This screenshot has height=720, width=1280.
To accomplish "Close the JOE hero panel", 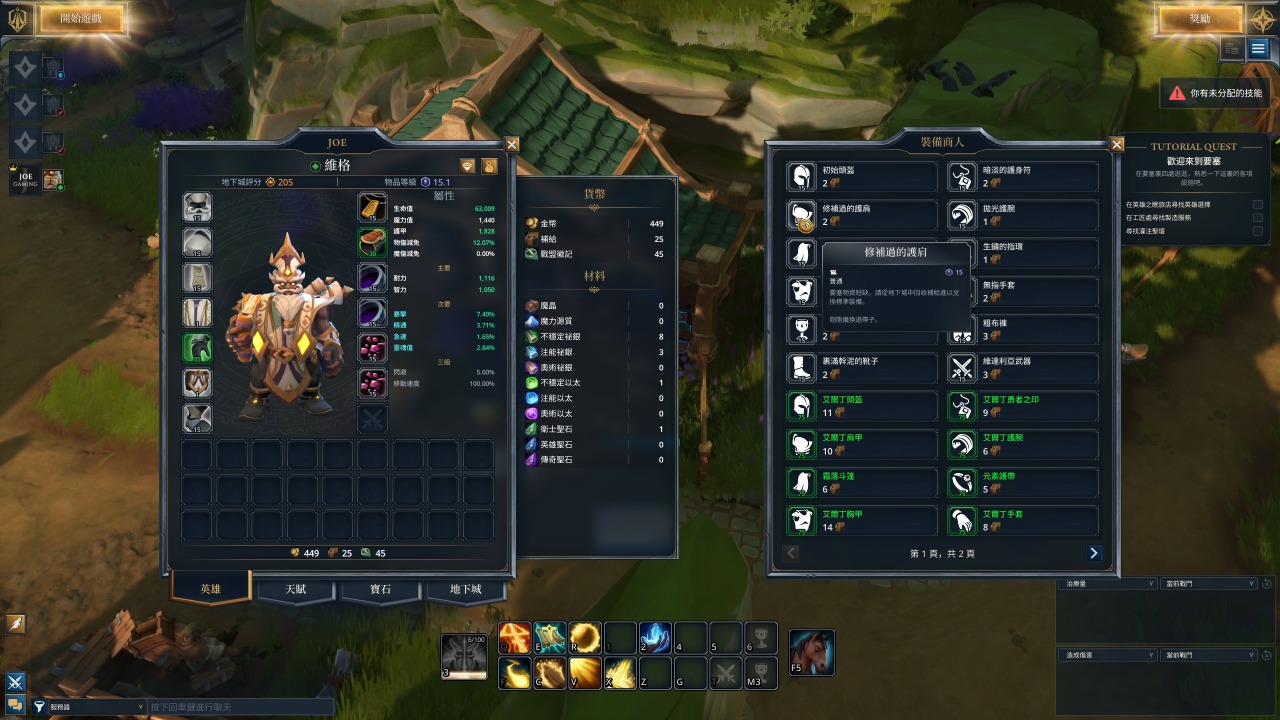I will [x=512, y=144].
